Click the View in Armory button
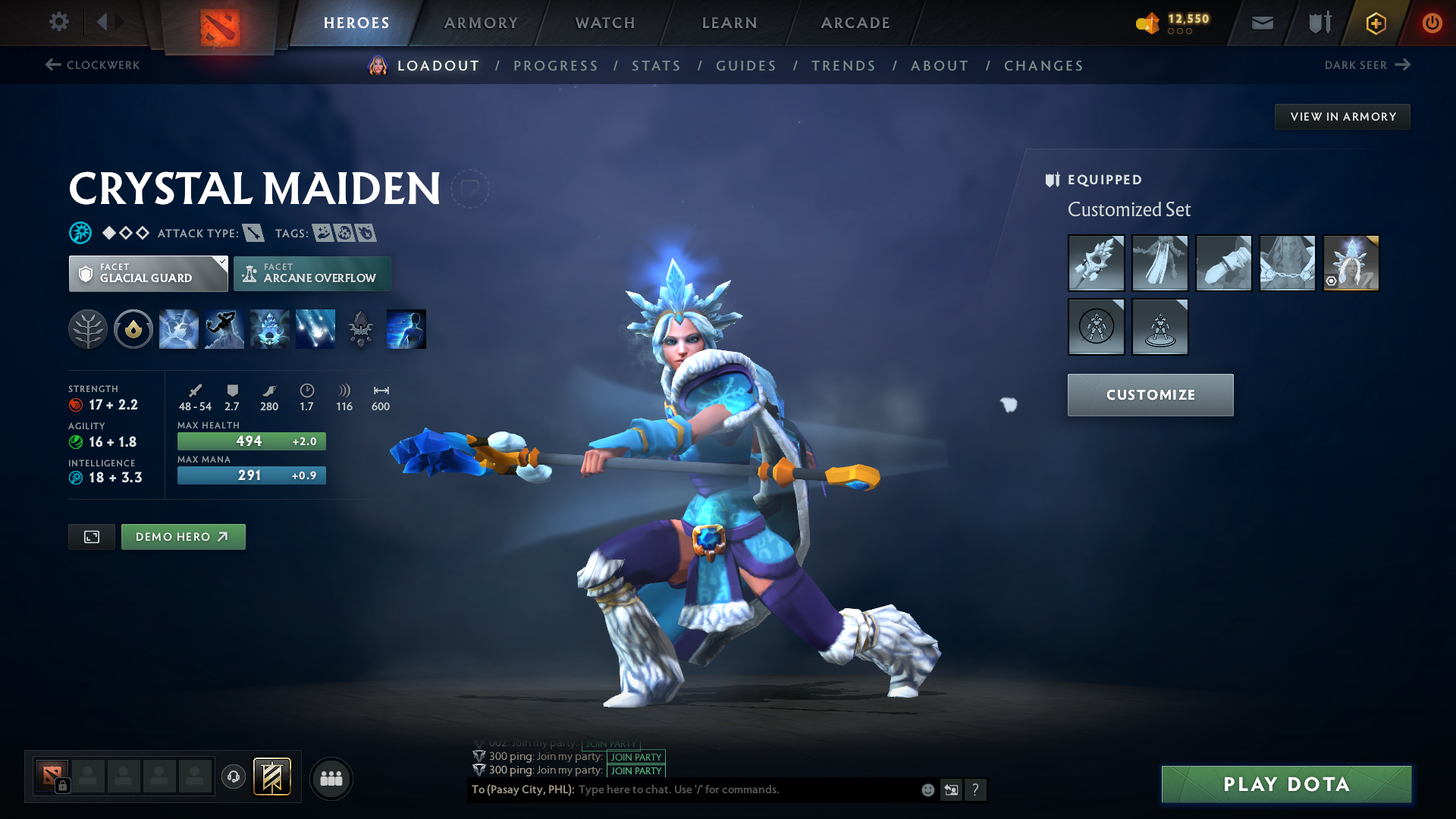This screenshot has height=819, width=1456. point(1342,117)
